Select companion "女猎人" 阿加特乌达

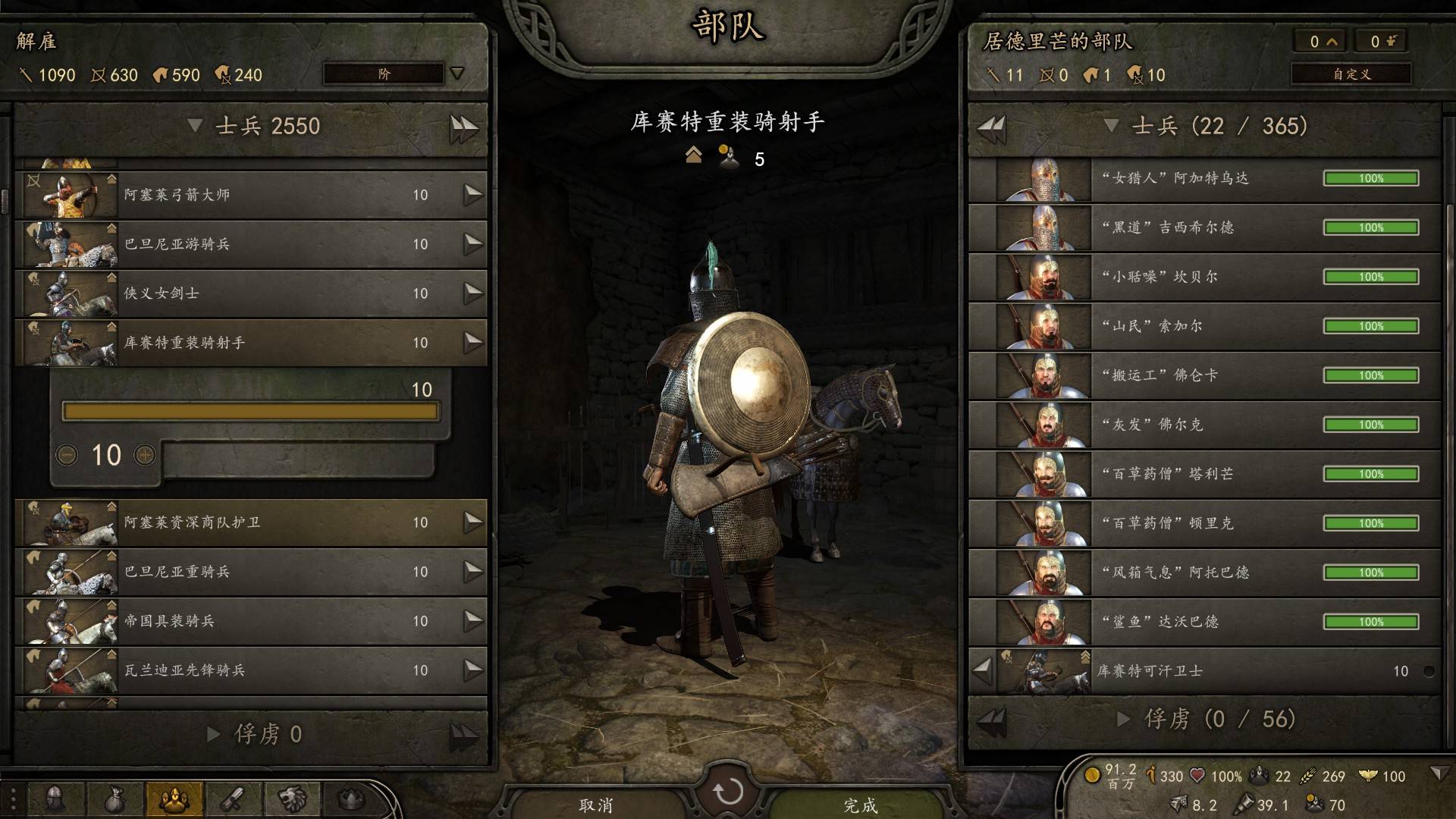(1204, 179)
